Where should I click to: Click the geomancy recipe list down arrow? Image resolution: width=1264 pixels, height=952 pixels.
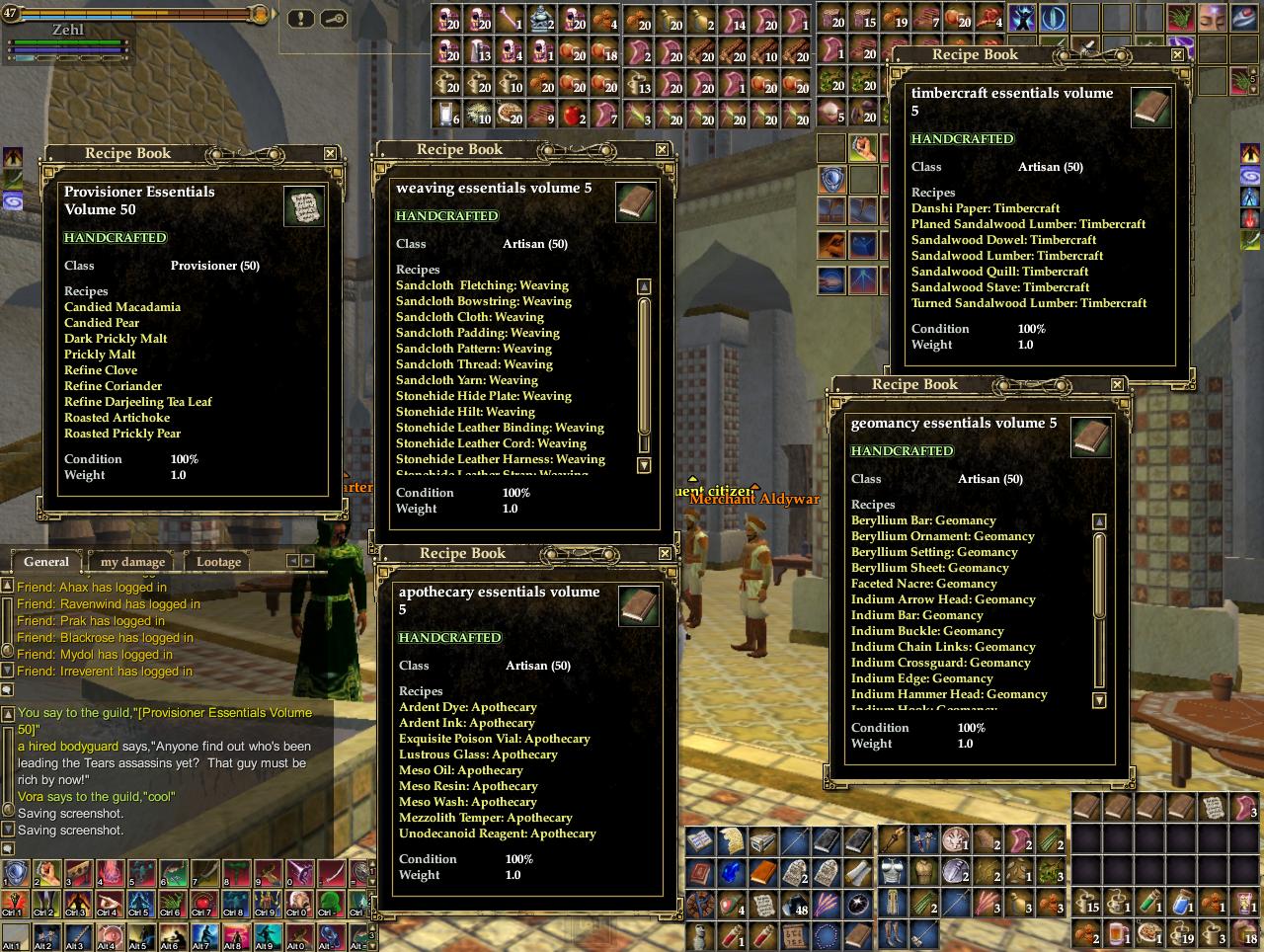(x=1099, y=700)
